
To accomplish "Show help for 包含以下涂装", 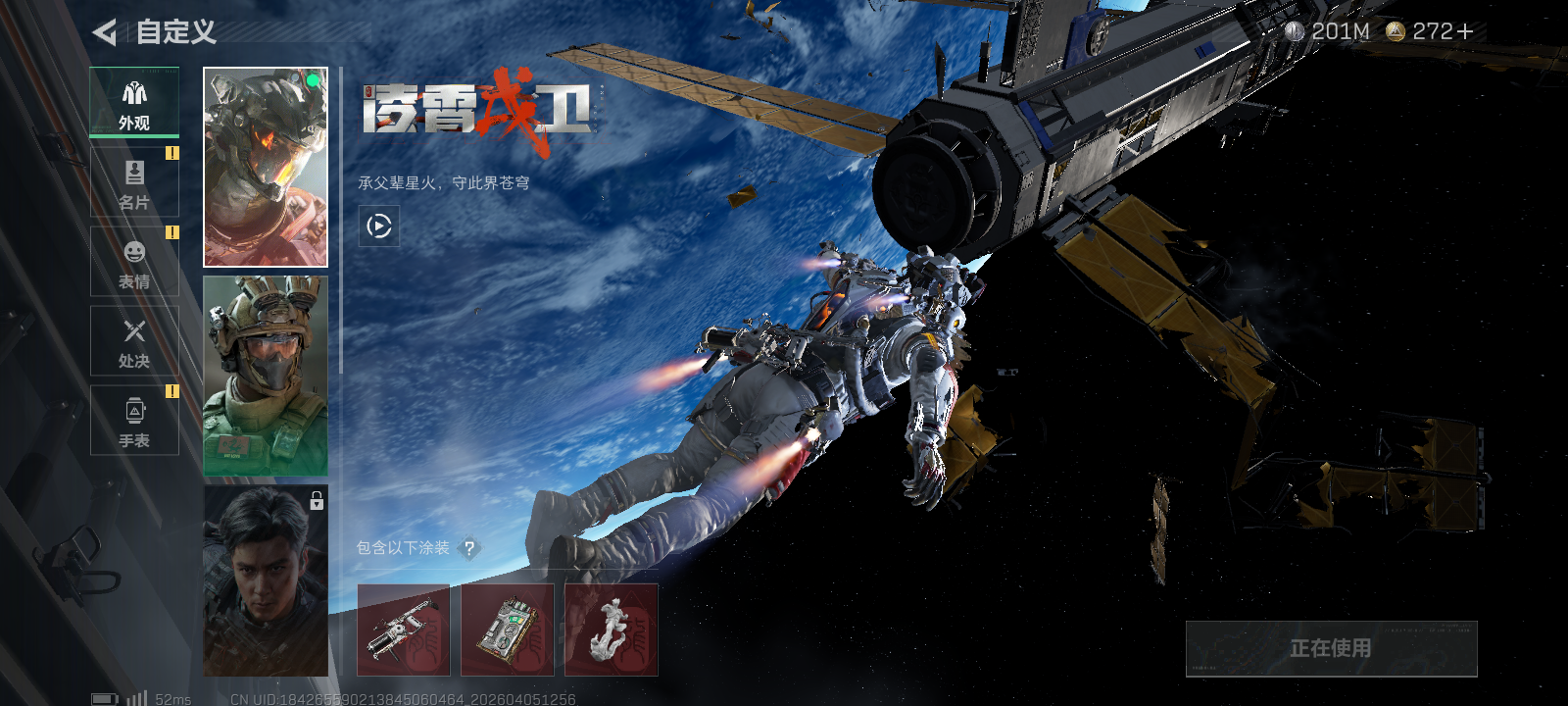I will coord(469,548).
